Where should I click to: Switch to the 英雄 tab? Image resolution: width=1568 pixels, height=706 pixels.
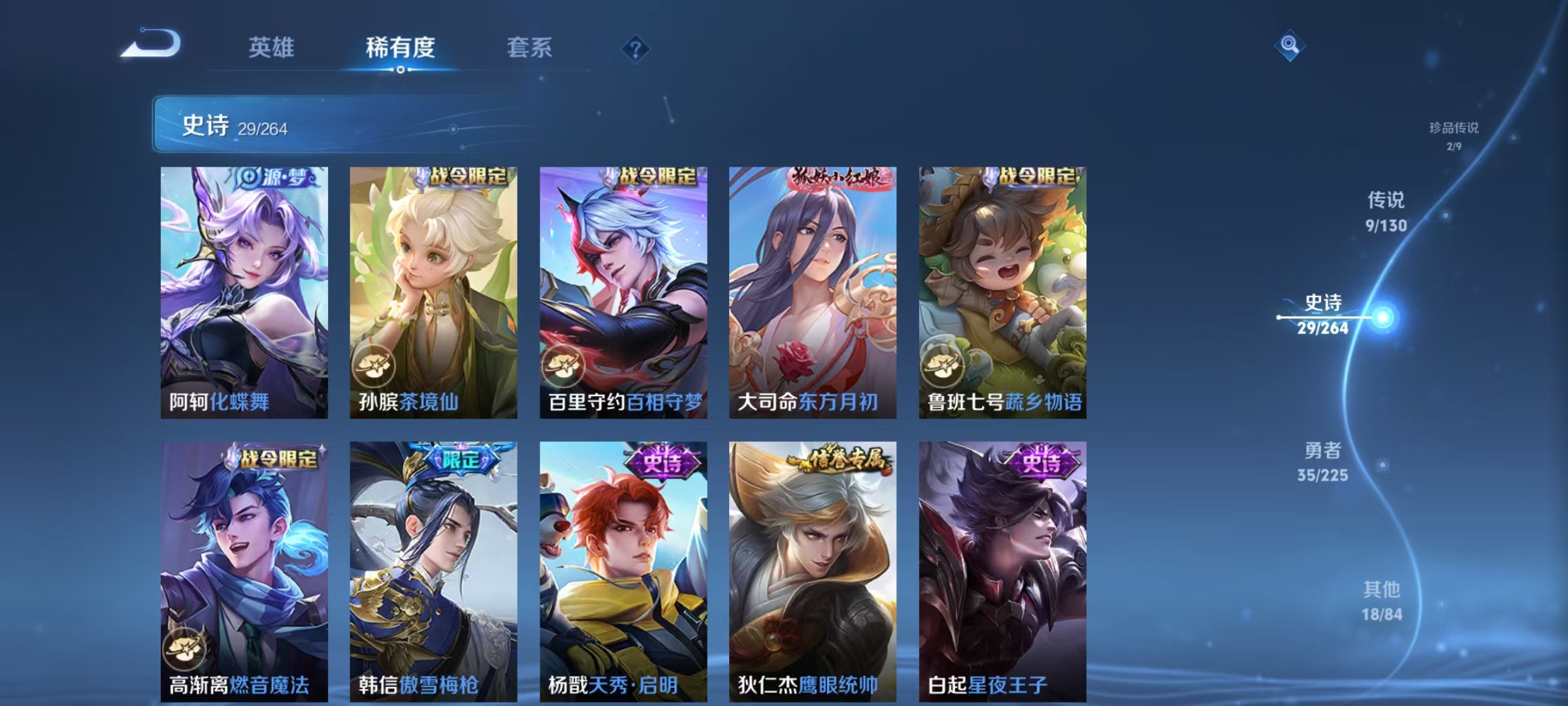tap(271, 47)
